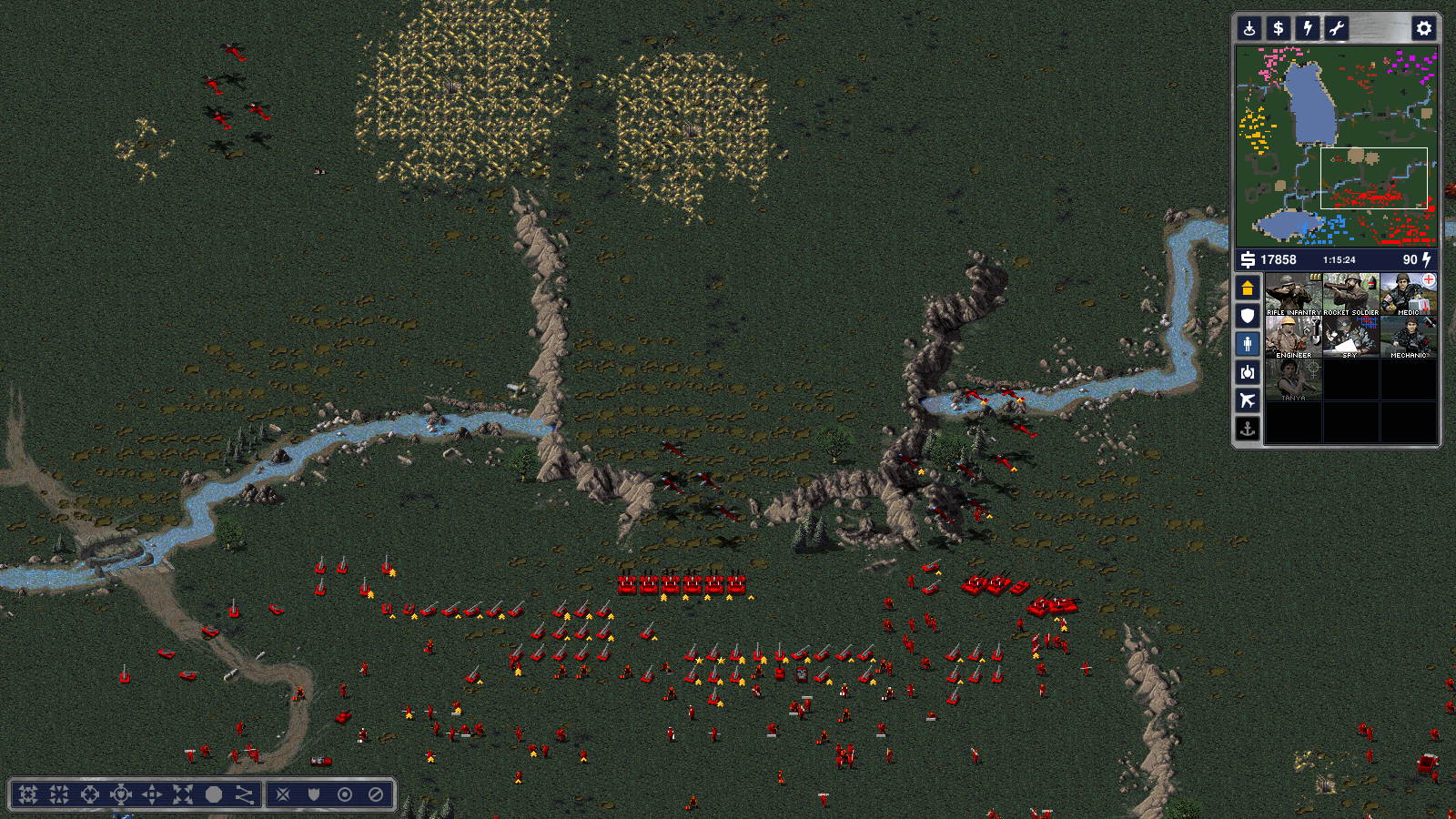Train a Spy unit
The image size is (1456, 819).
[1350, 338]
